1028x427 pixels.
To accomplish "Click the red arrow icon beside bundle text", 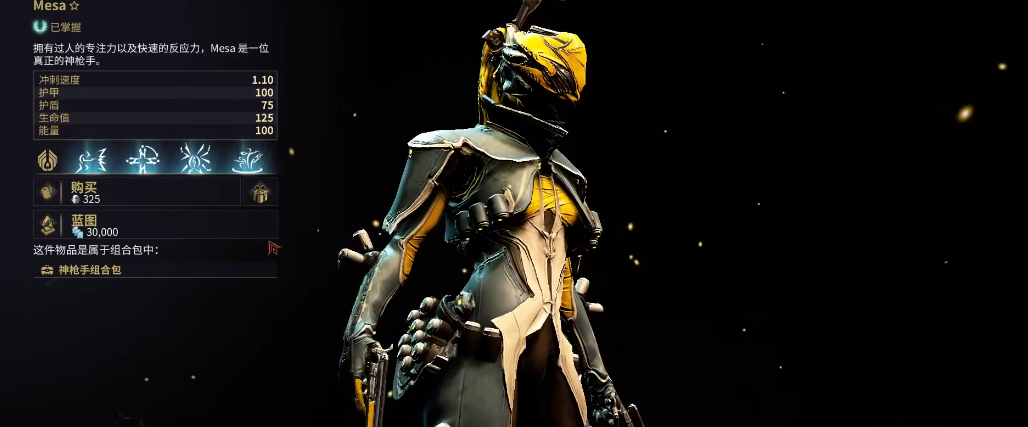I will (x=274, y=248).
